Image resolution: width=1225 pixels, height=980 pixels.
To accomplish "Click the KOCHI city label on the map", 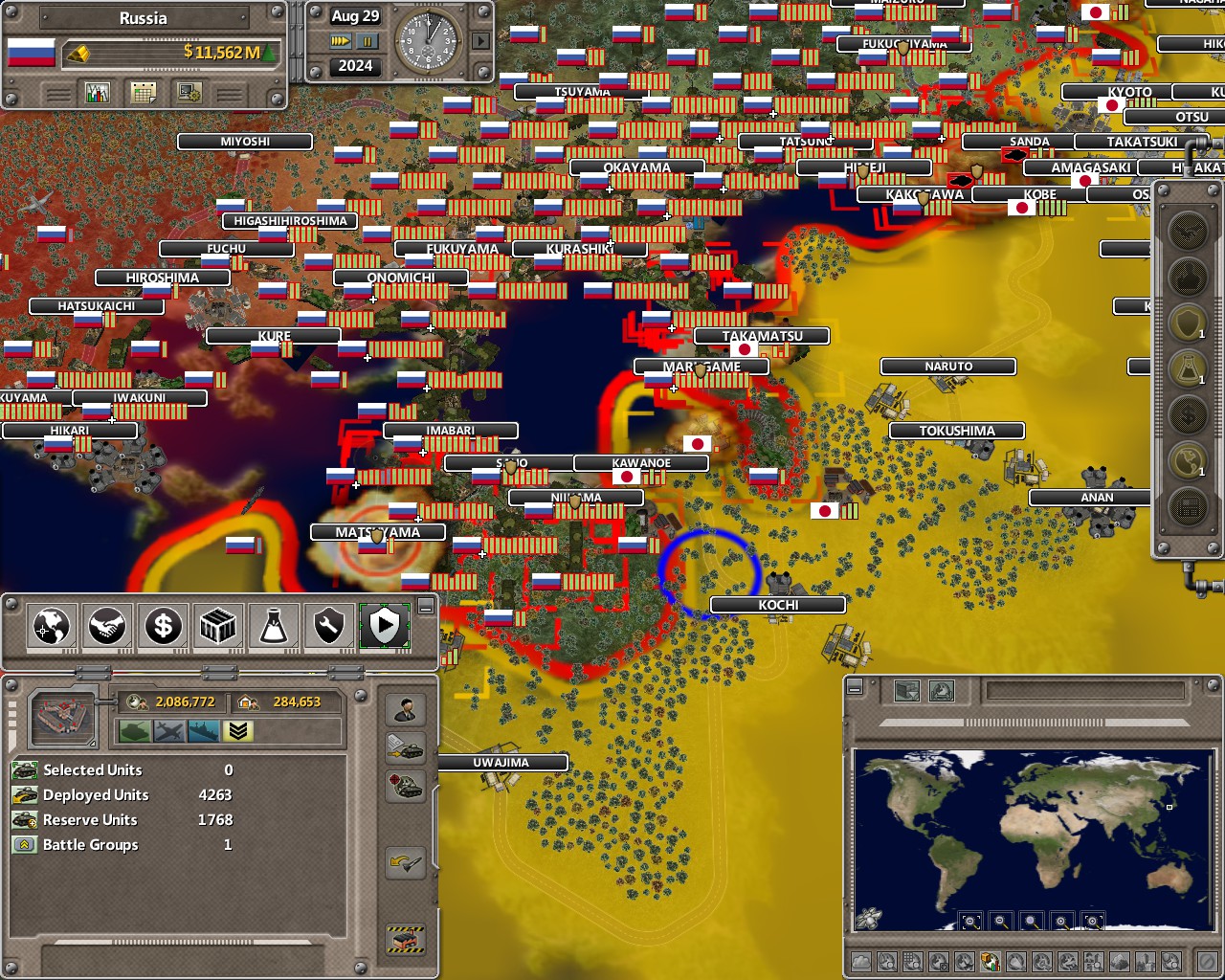I will [778, 605].
